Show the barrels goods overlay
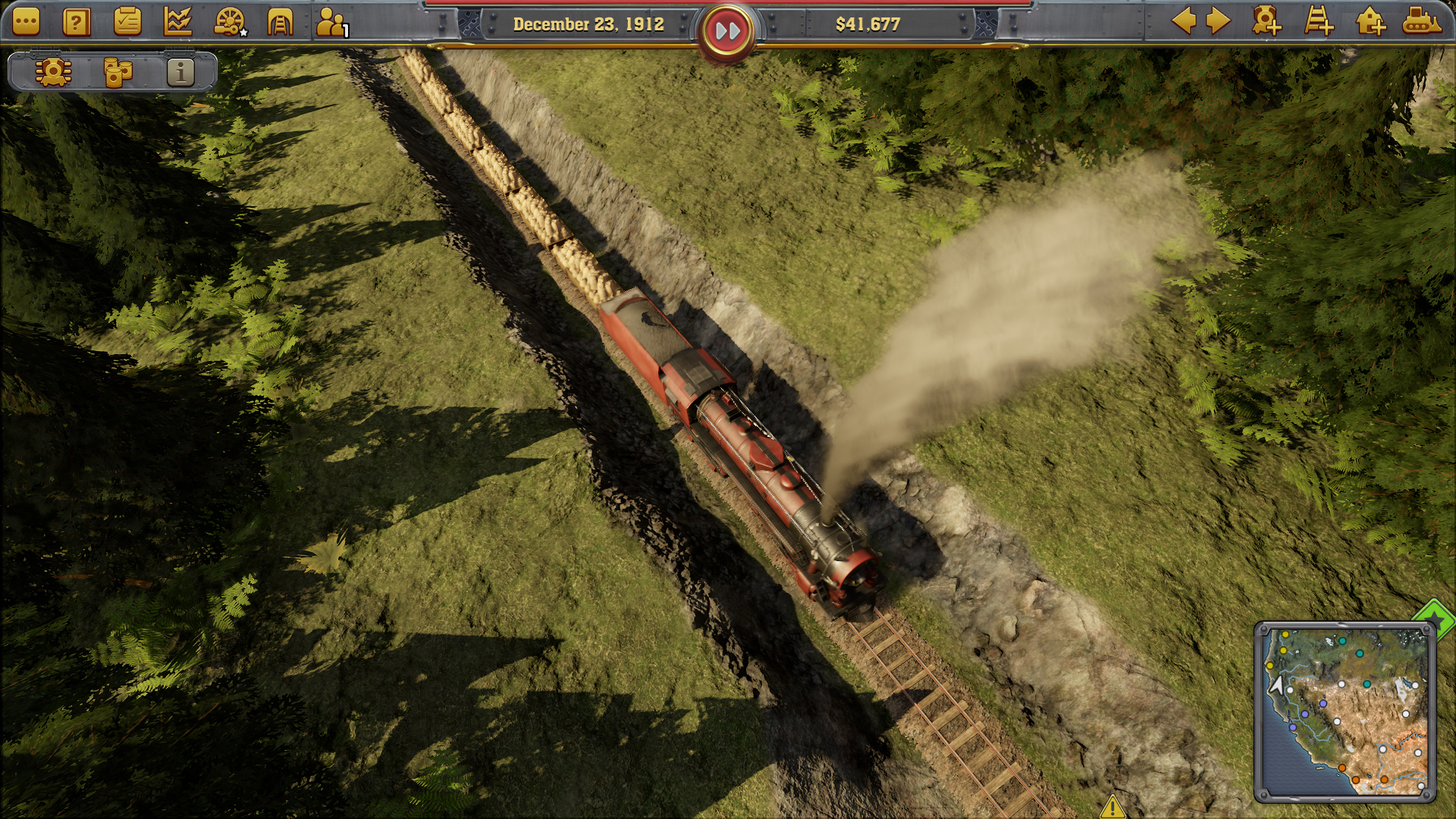Viewport: 1456px width, 819px height. (117, 73)
